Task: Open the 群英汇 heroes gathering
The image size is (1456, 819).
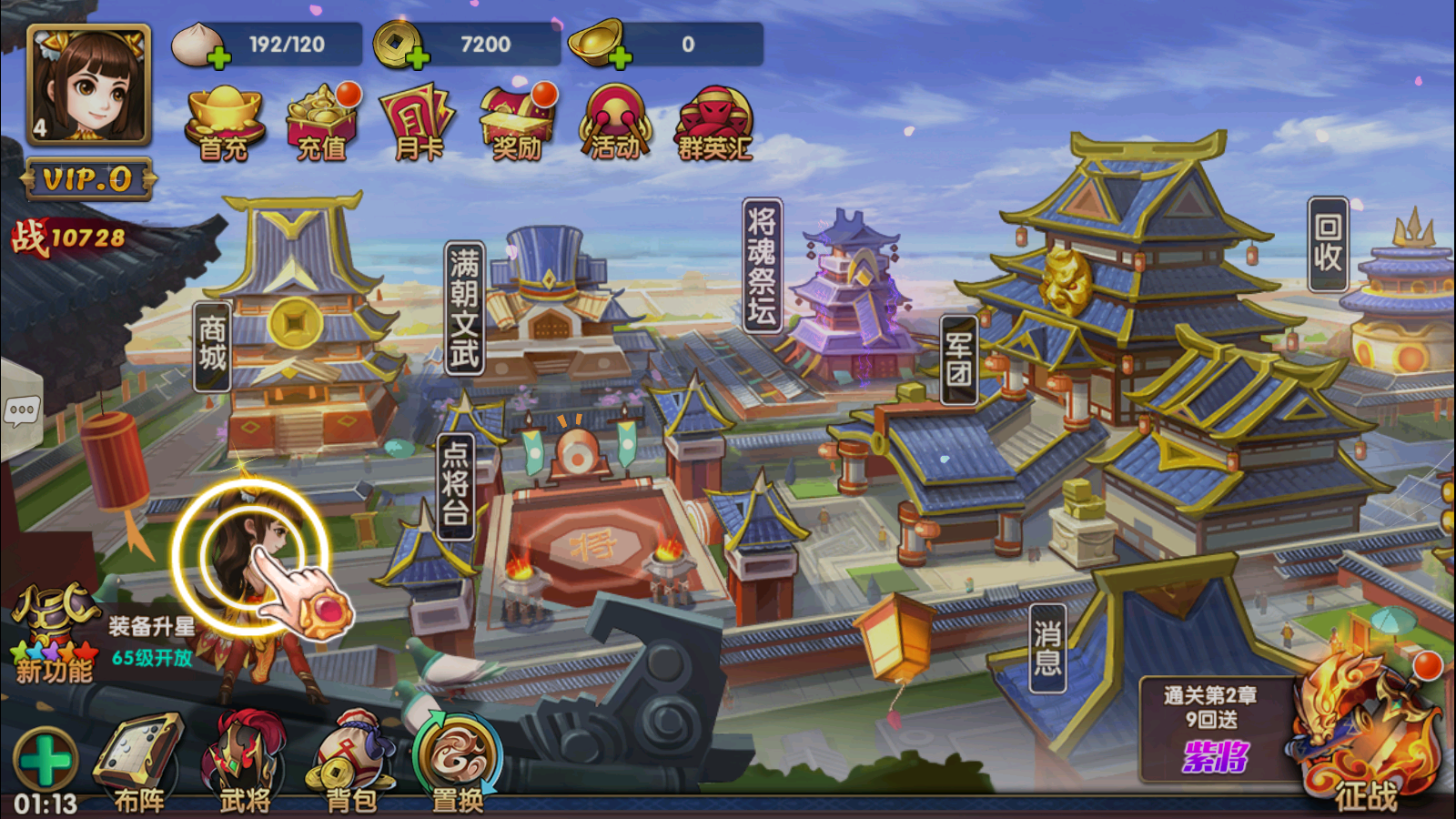Action: coord(714,124)
